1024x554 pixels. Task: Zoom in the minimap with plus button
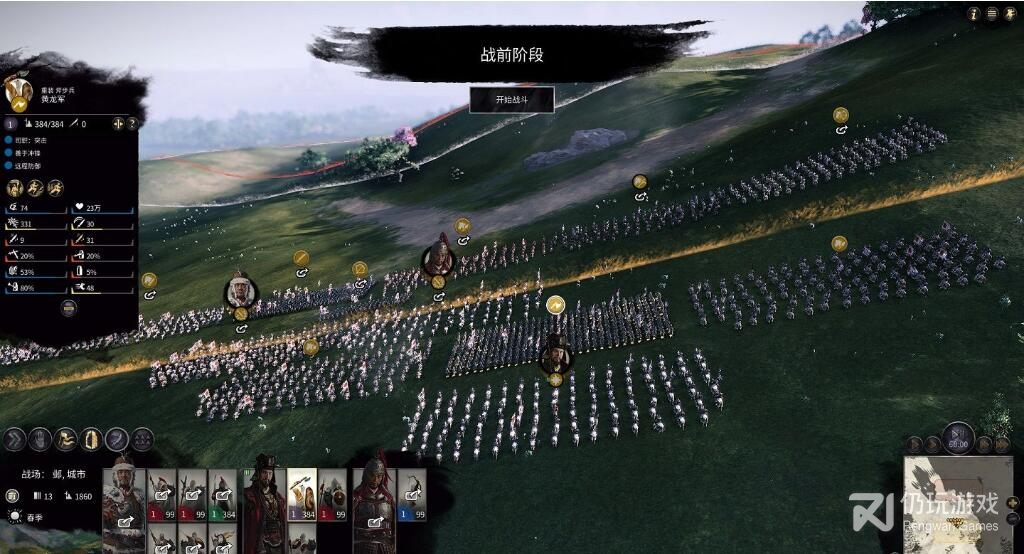coord(1012,503)
